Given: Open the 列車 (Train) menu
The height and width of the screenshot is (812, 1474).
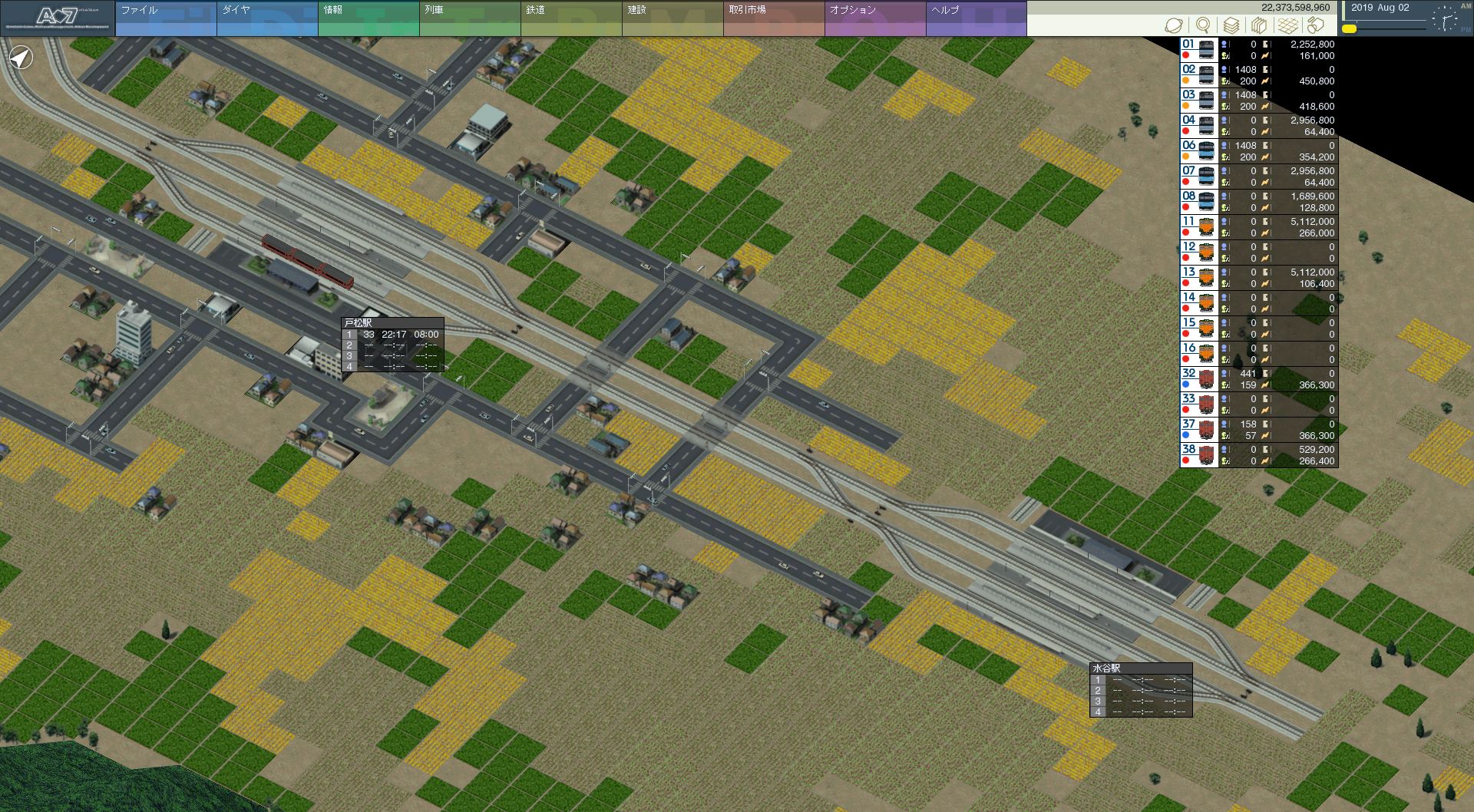Looking at the screenshot, I should 469,18.
